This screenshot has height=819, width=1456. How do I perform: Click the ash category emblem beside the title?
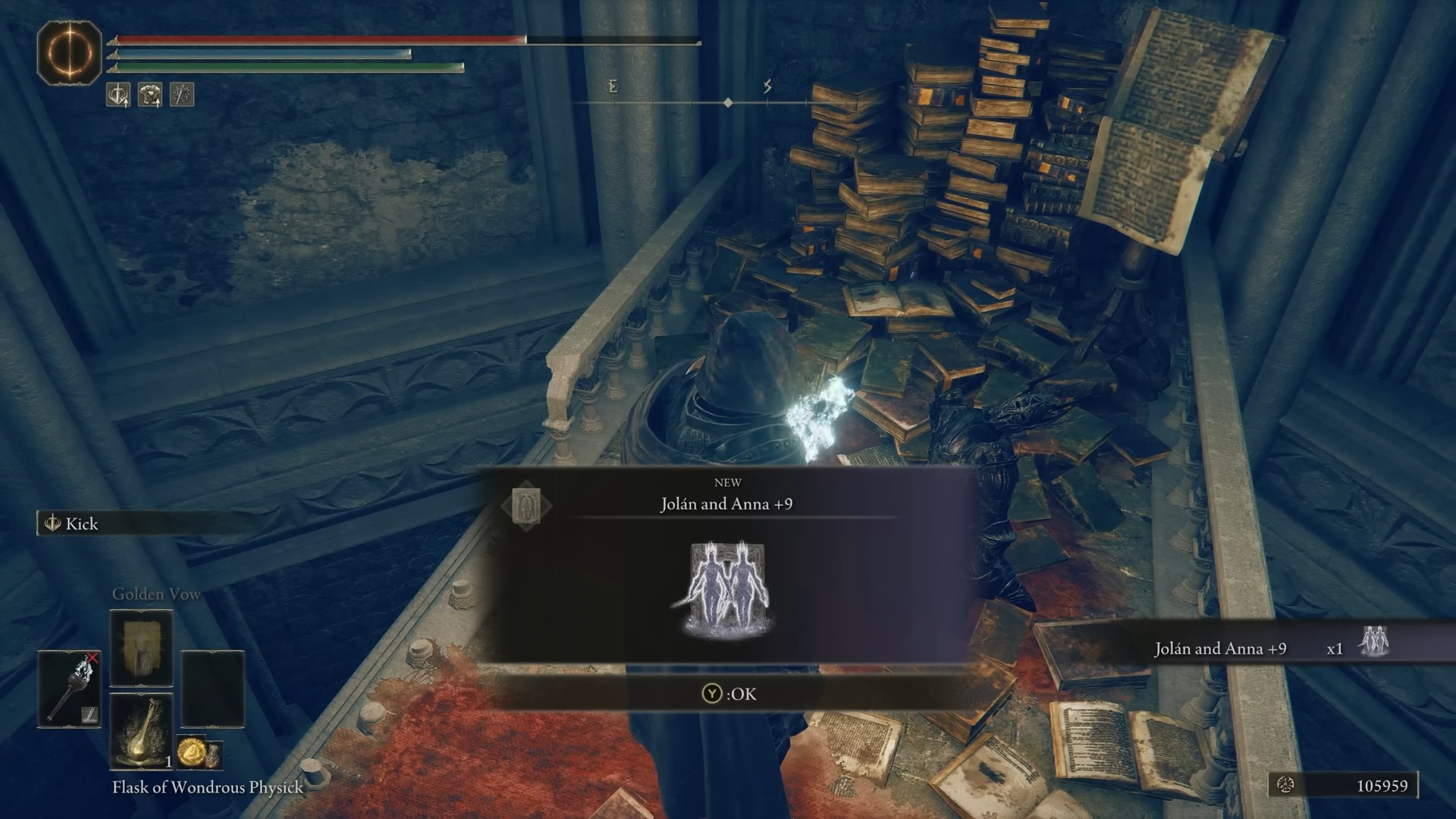click(526, 505)
